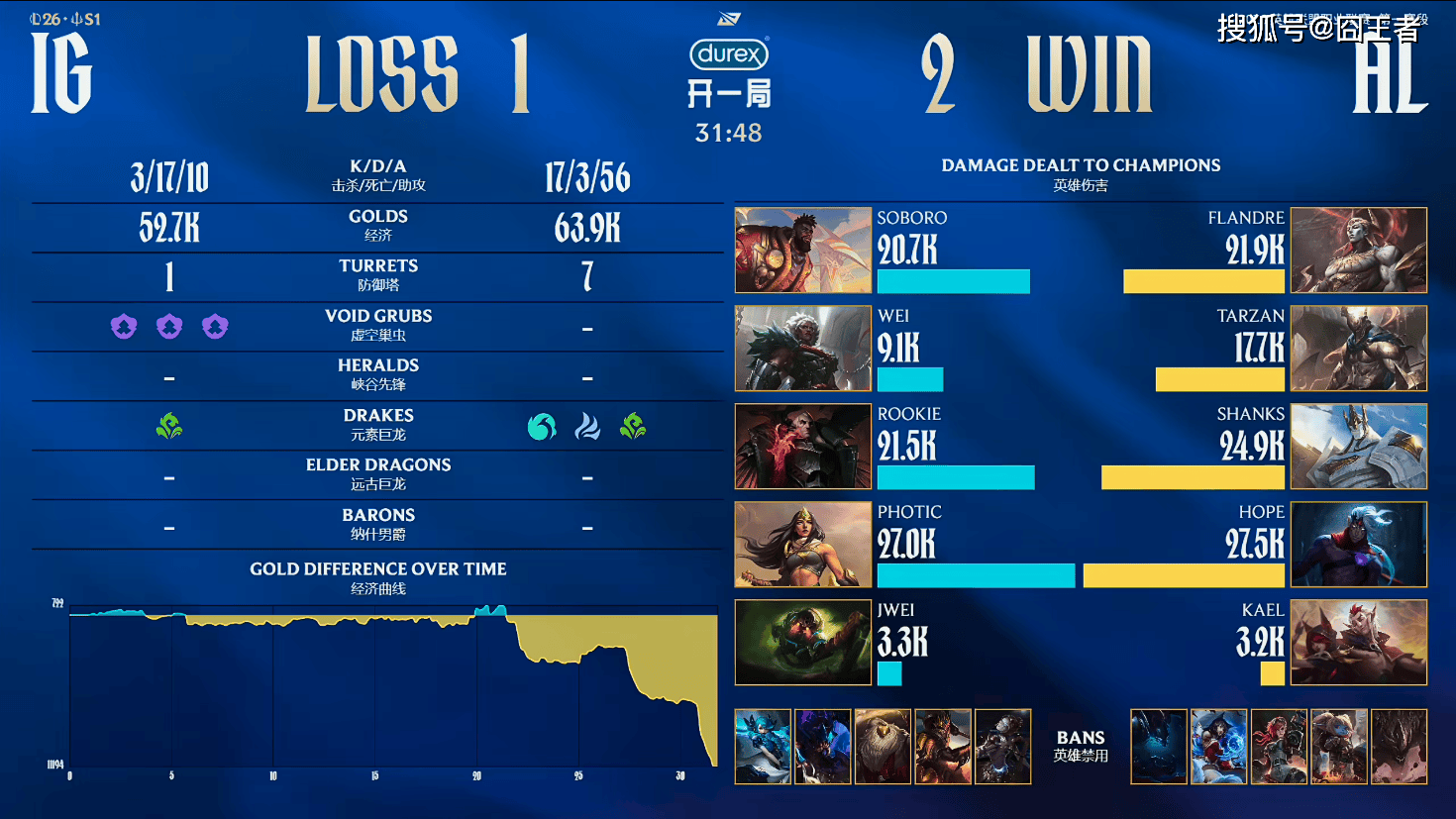Choose Photic's champion portrait
The width and height of the screenshot is (1456, 819).
(x=803, y=544)
